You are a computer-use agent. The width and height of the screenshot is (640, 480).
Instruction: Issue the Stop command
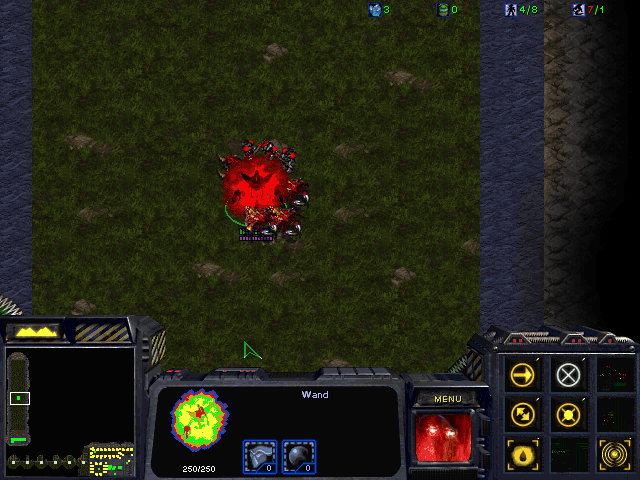point(568,375)
